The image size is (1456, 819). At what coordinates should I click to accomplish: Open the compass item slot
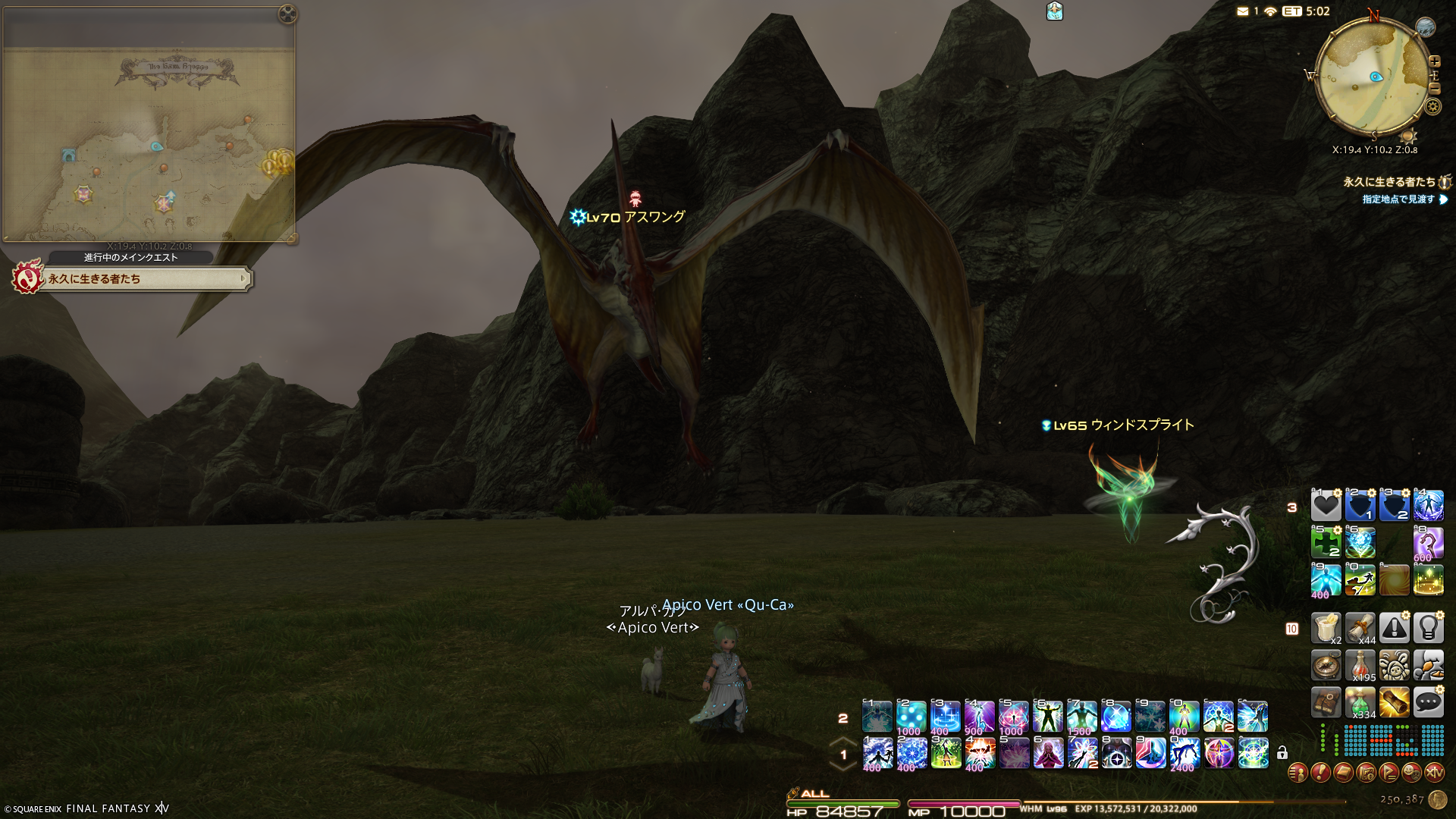[x=1326, y=665]
